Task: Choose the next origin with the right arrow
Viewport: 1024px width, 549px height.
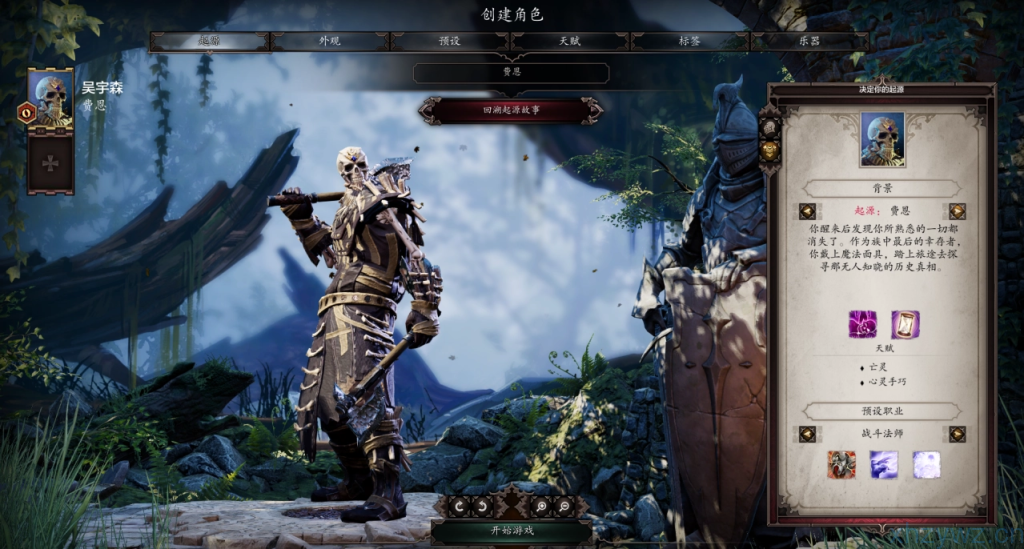Action: 957,211
